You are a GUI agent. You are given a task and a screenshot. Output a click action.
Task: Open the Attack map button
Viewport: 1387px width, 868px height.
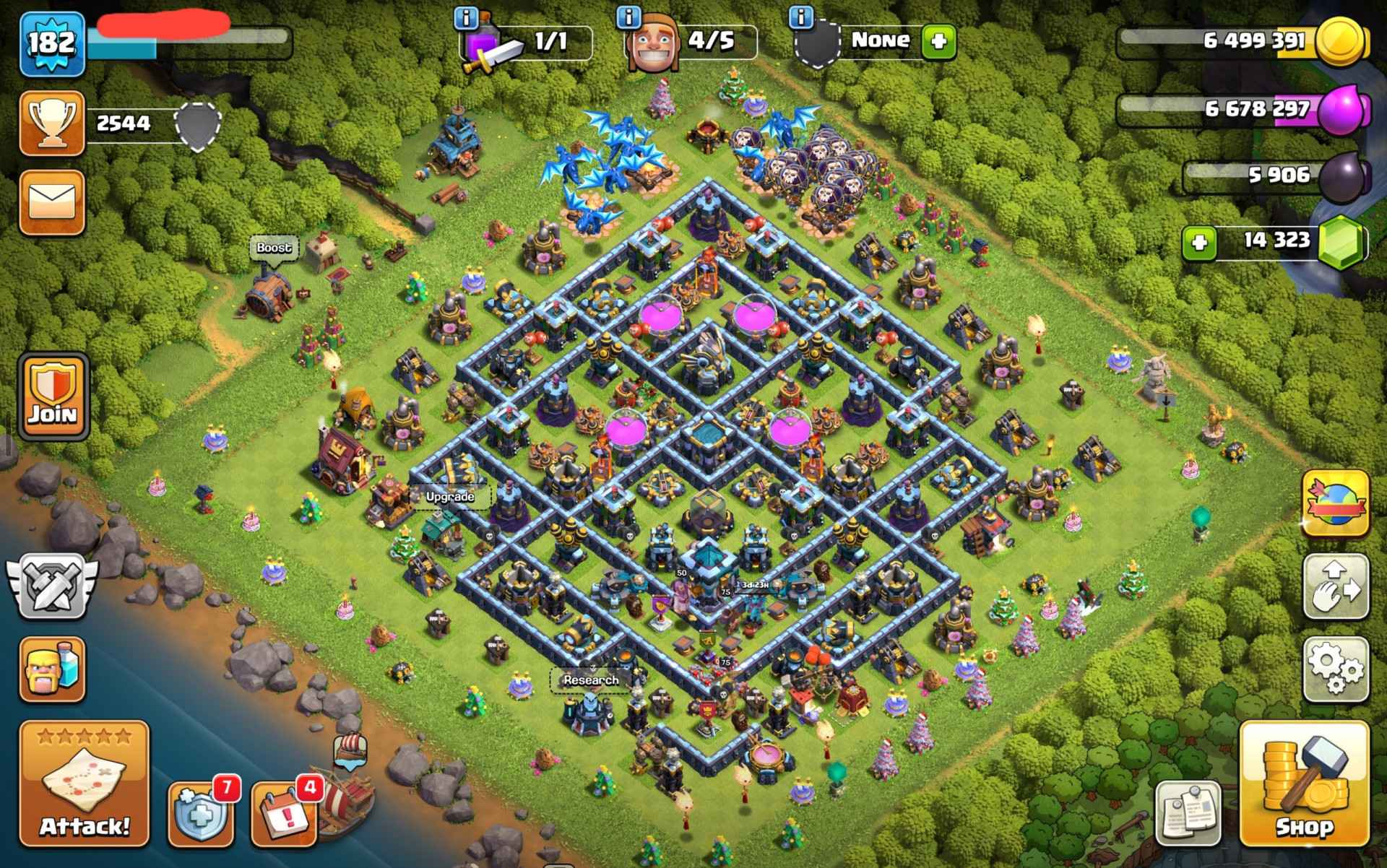click(x=84, y=784)
